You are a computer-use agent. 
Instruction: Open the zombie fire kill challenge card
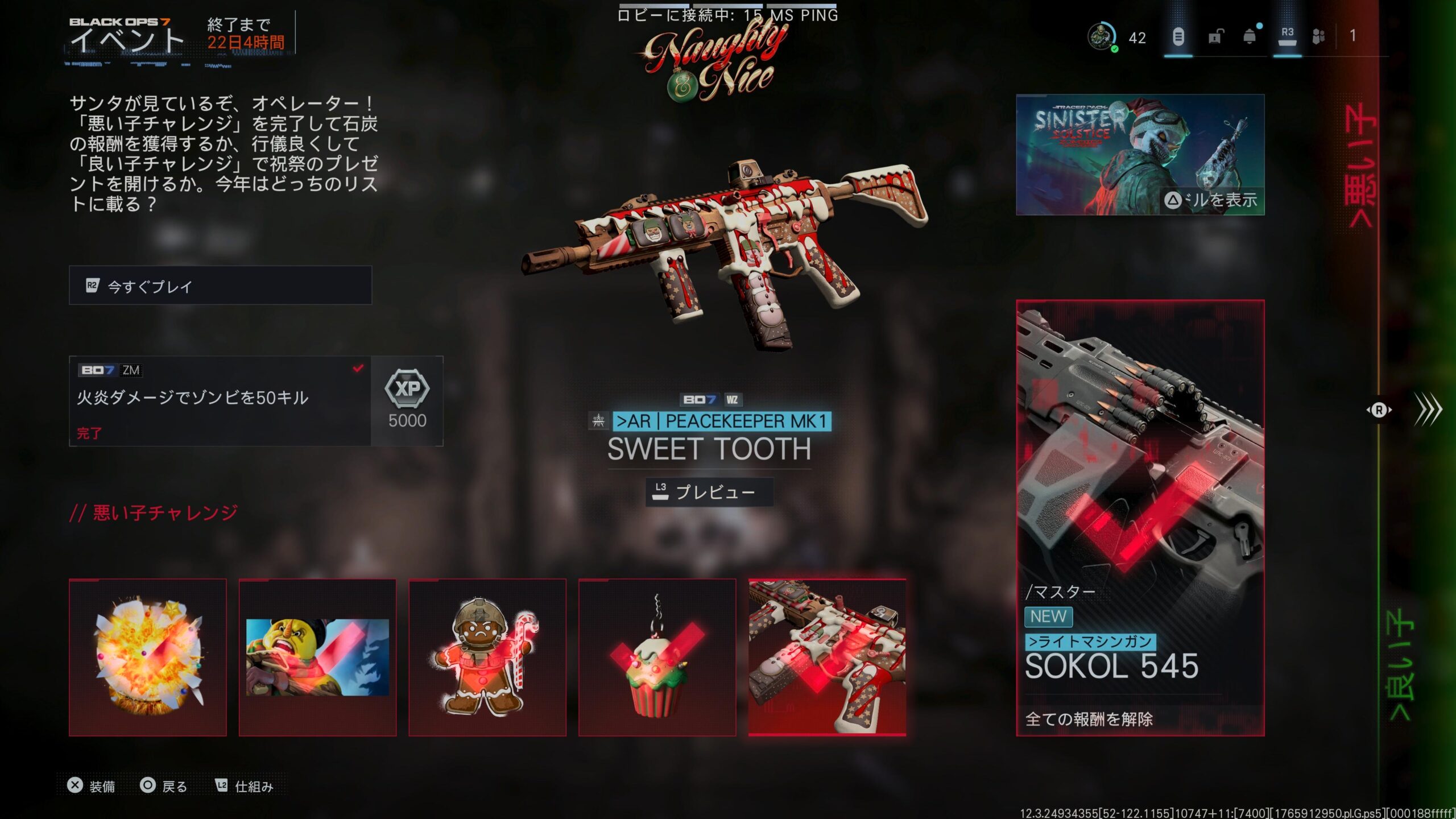[220, 401]
